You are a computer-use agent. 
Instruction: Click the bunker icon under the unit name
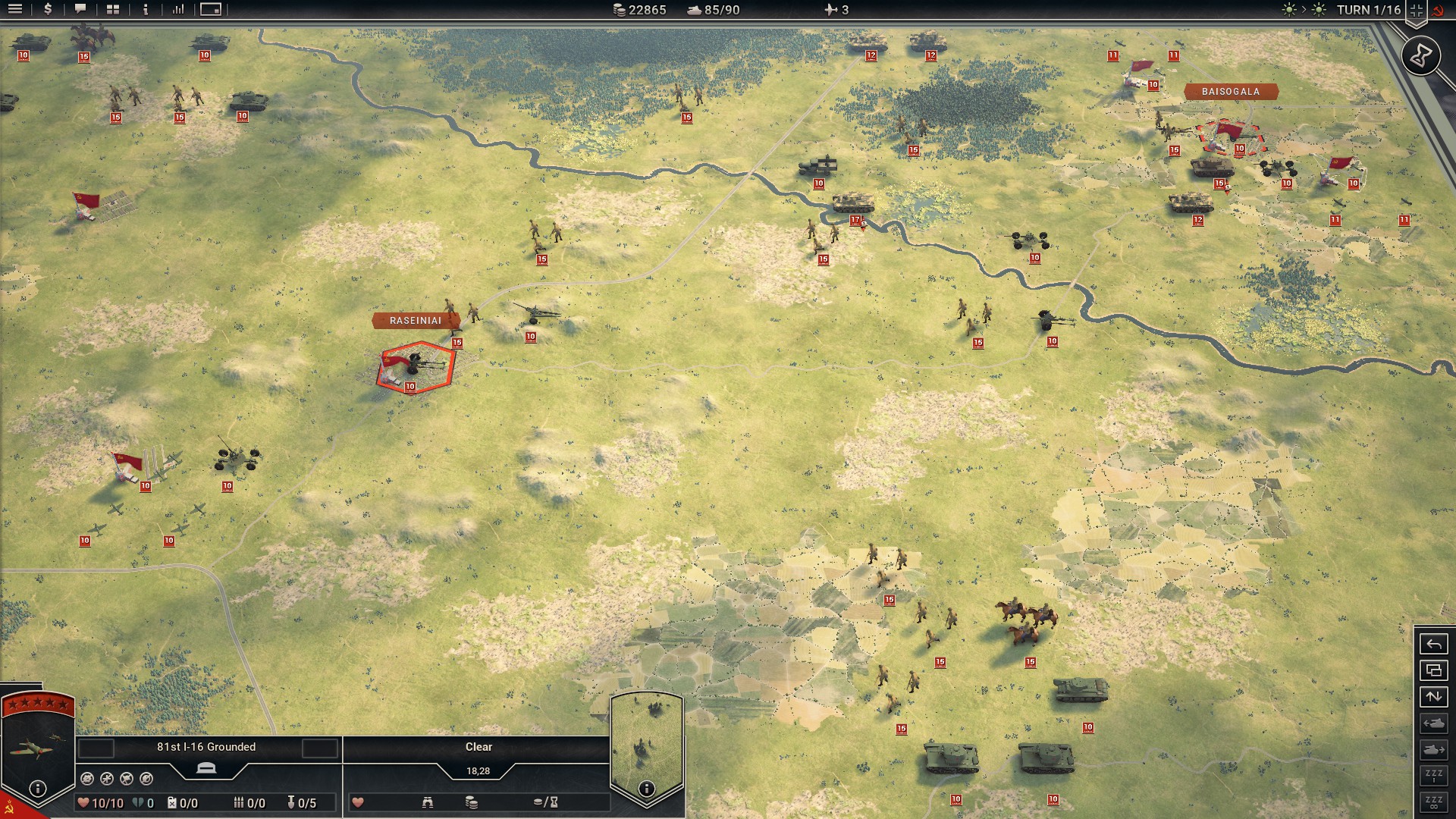[206, 768]
